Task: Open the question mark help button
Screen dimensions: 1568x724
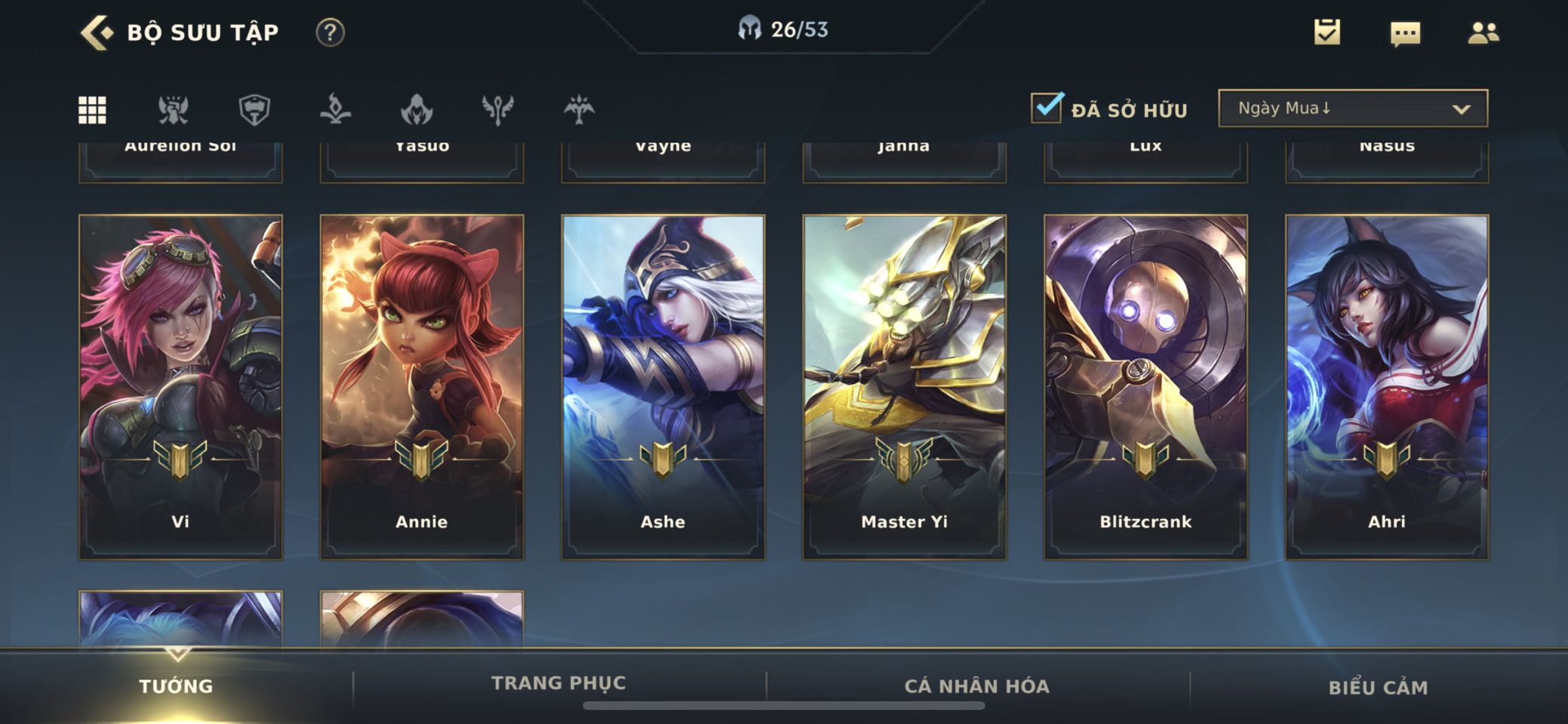Action: 330,32
